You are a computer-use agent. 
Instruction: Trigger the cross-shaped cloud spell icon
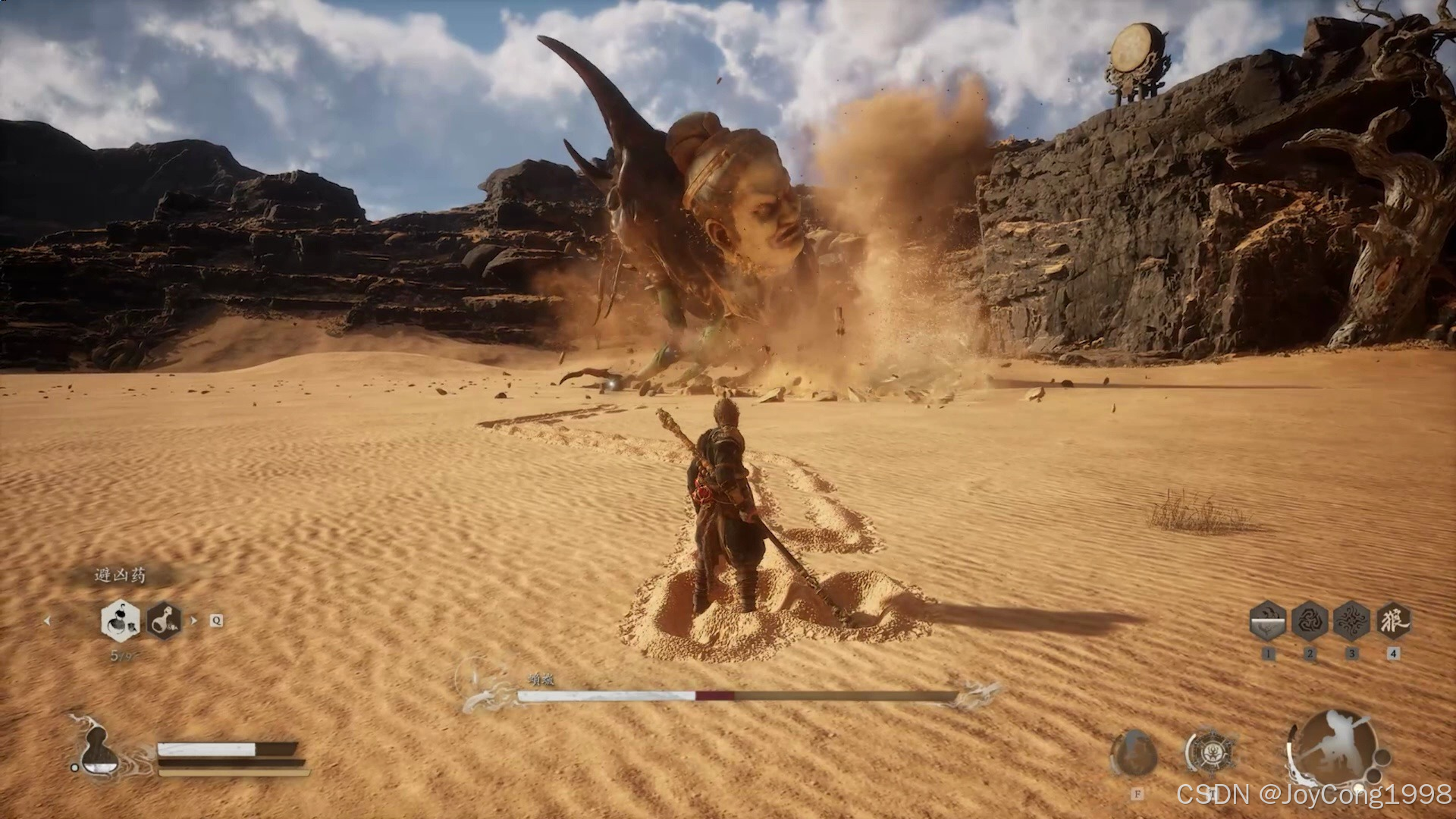pyautogui.click(x=1351, y=621)
